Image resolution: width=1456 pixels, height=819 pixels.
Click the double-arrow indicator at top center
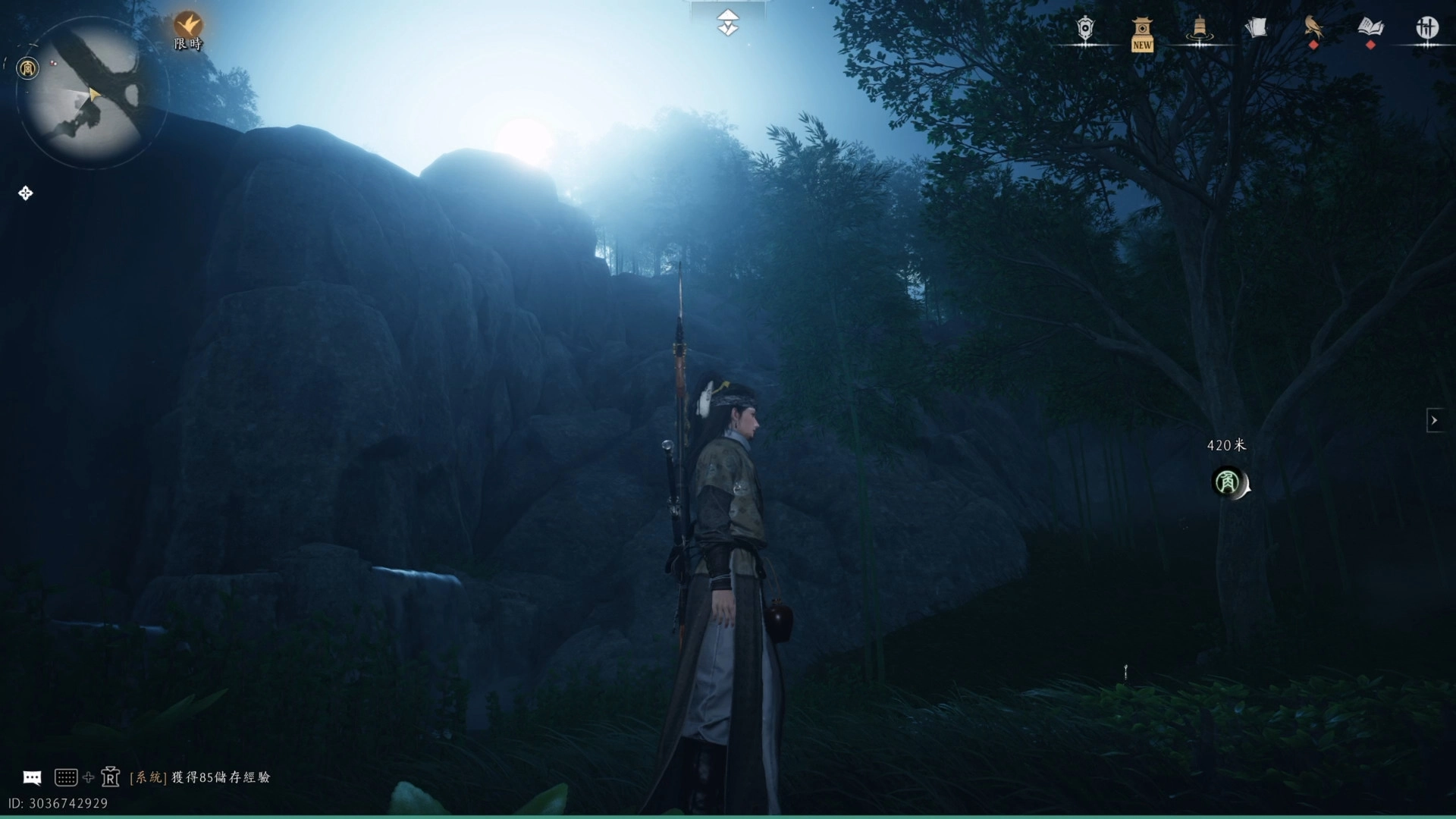click(x=728, y=23)
